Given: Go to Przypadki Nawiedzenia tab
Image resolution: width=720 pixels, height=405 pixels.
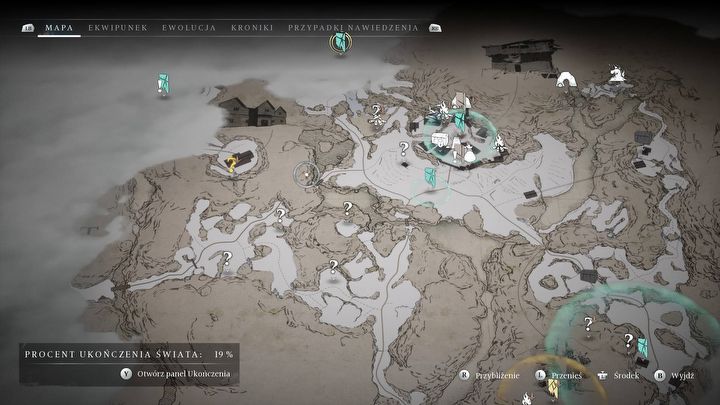Looking at the screenshot, I should point(354,28).
